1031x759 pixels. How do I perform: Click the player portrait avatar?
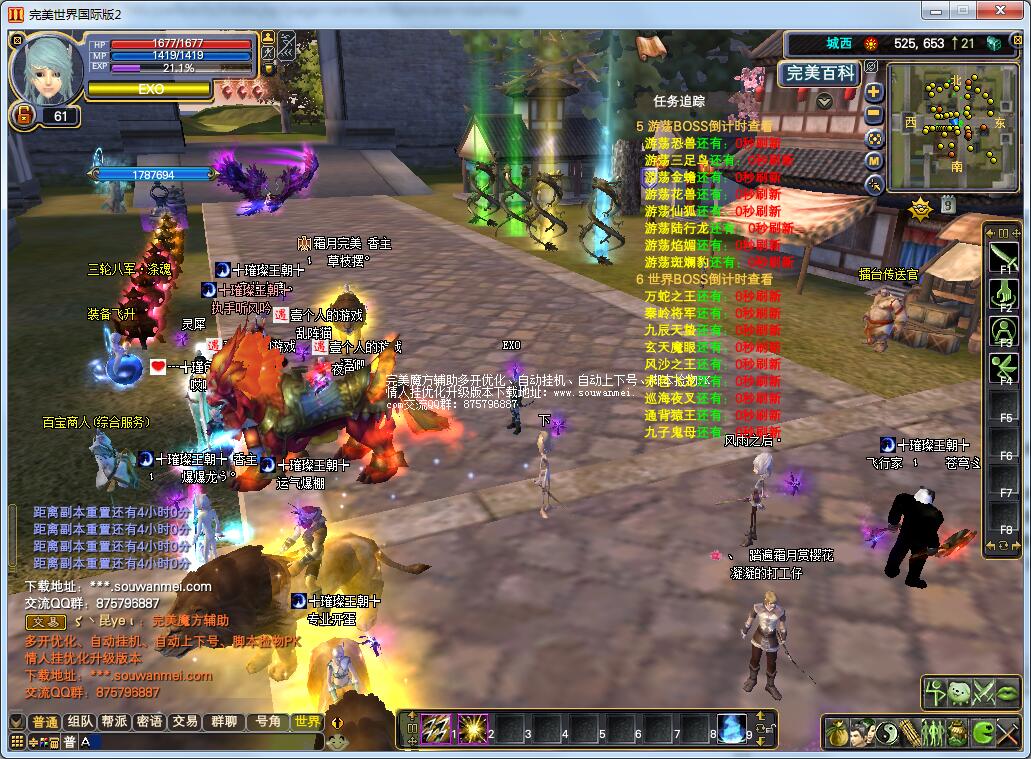46,68
